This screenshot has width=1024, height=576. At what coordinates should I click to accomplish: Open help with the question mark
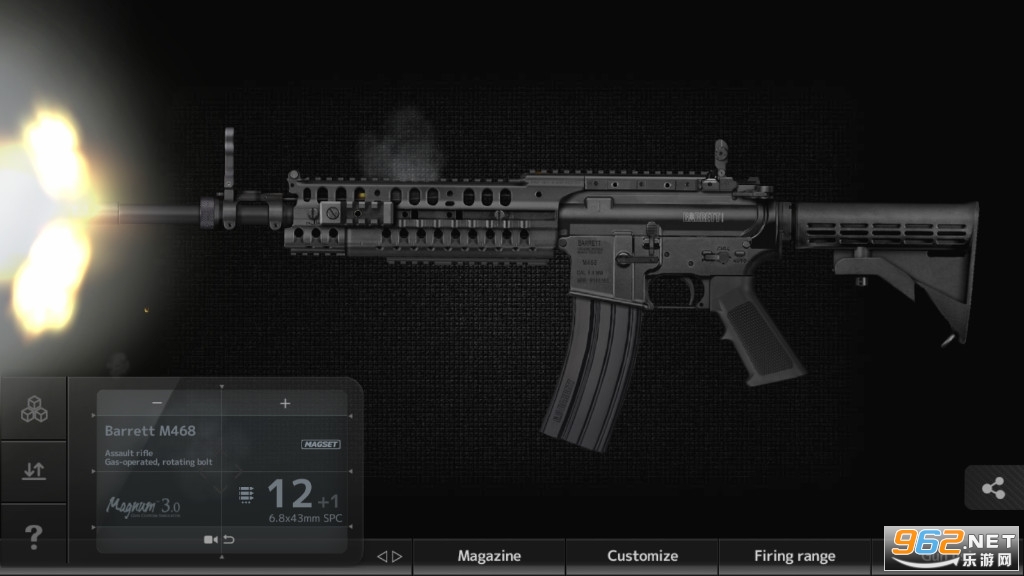34,537
